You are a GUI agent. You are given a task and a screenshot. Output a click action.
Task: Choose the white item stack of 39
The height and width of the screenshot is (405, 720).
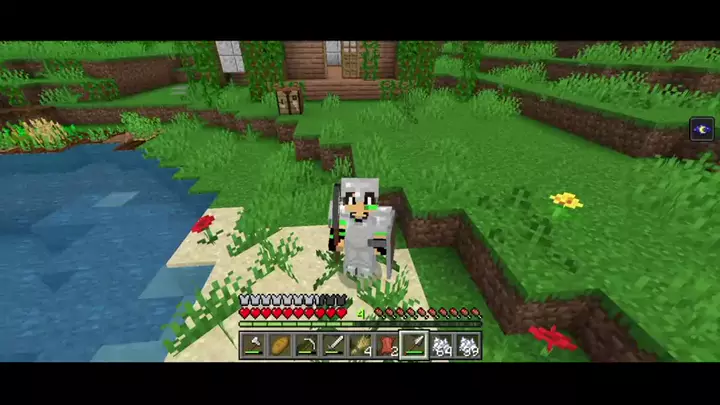468,346
